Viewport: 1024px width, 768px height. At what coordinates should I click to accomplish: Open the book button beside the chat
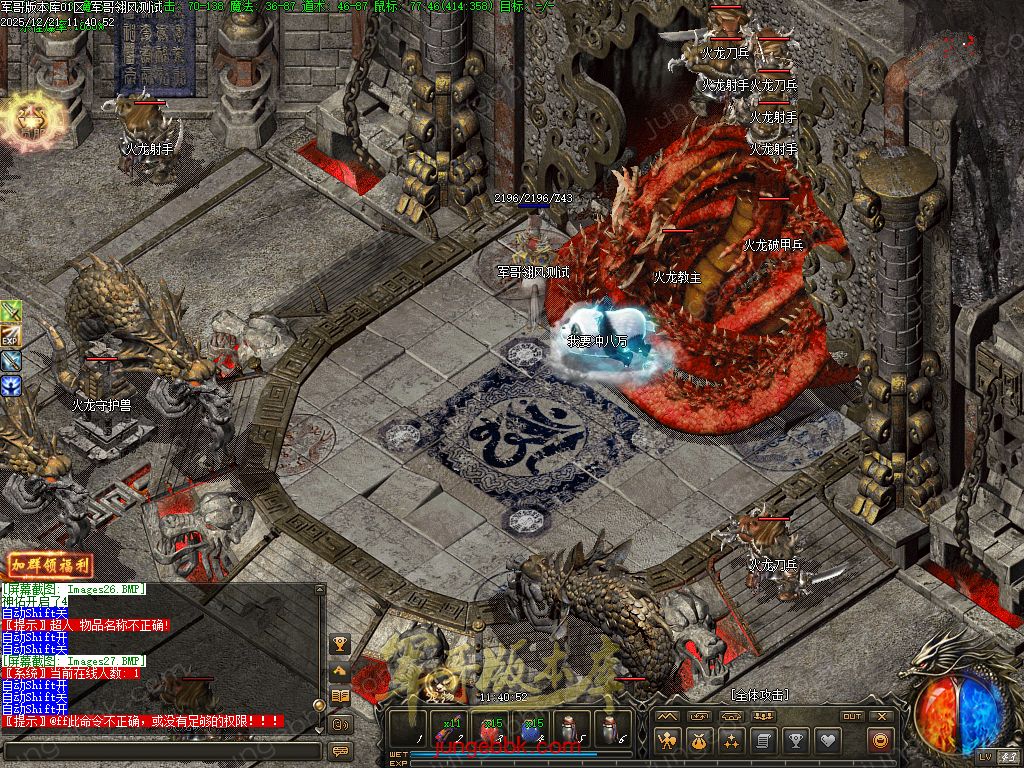tap(340, 696)
